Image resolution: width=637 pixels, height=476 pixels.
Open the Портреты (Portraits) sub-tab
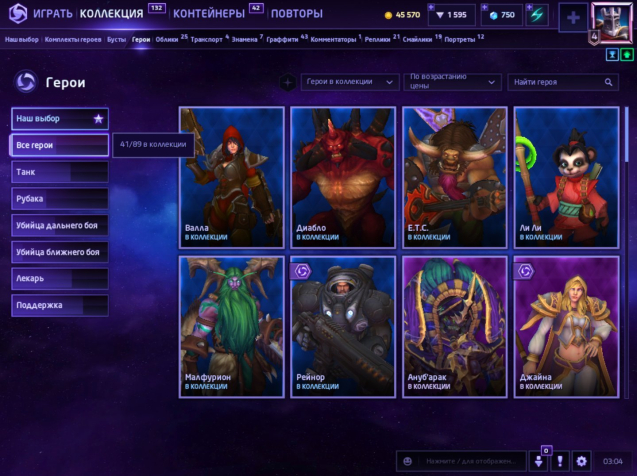point(459,38)
